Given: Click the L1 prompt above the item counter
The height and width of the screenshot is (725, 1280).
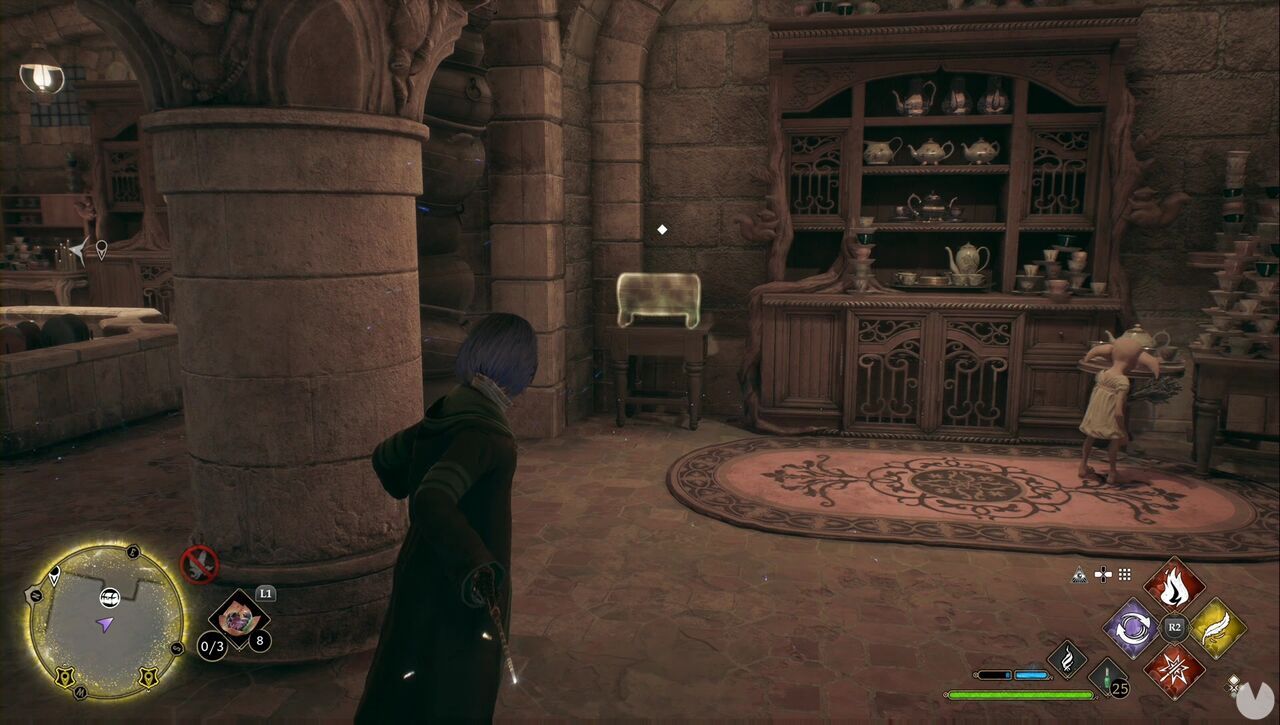Looking at the screenshot, I should (265, 594).
